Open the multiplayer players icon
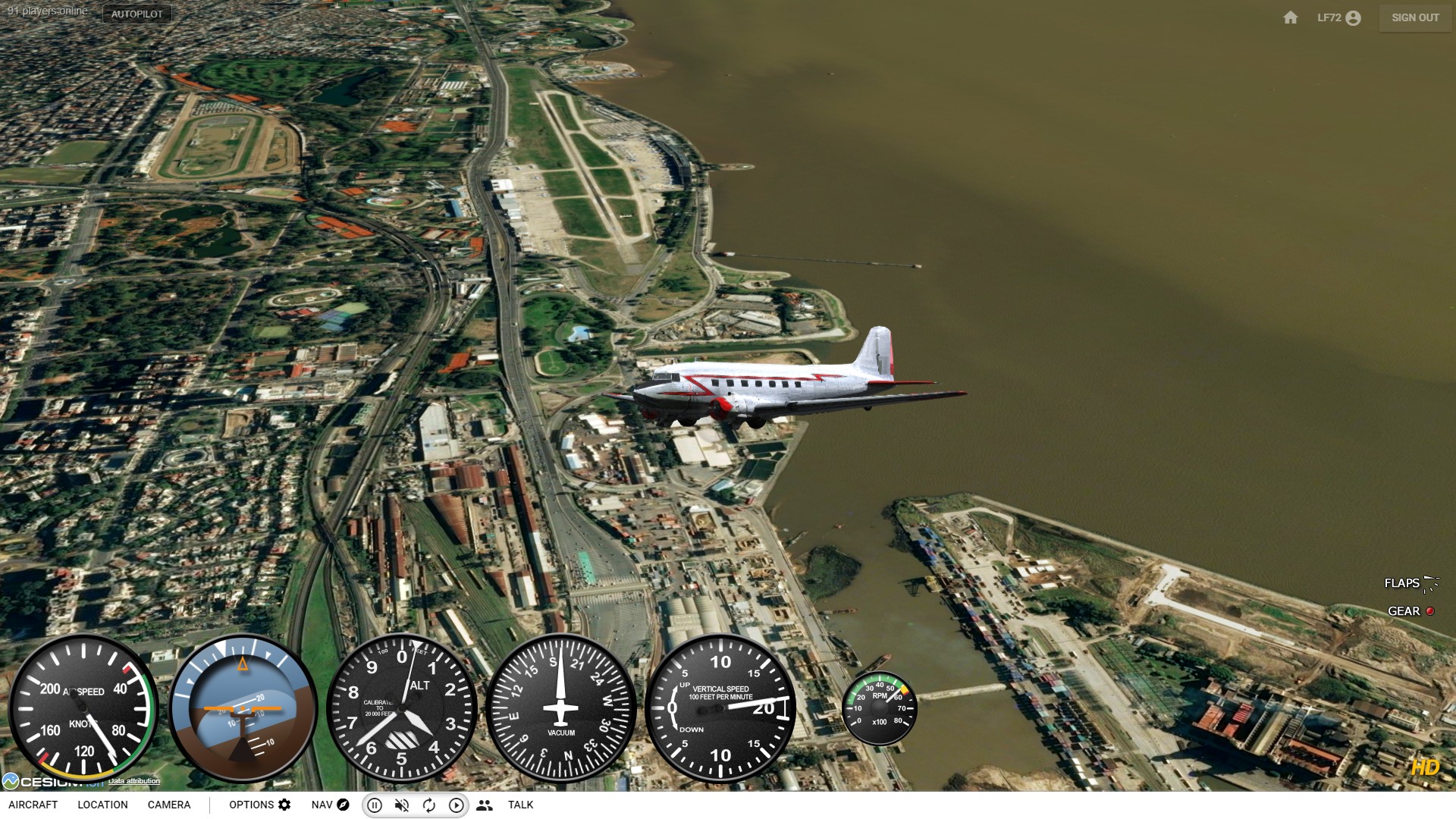This screenshot has width=1456, height=819. coord(484,805)
